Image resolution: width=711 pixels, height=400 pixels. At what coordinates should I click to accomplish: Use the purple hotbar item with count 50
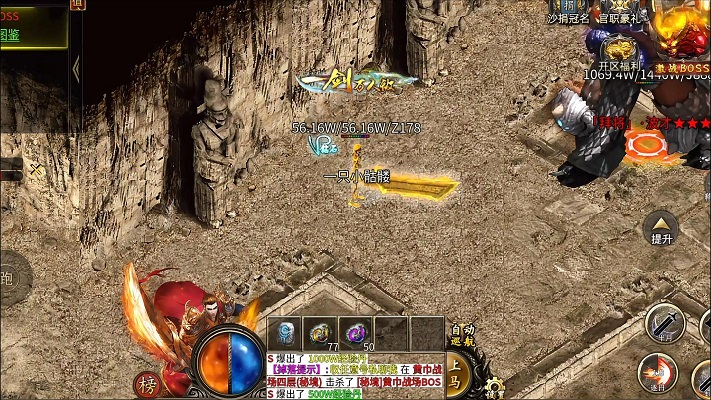click(357, 334)
